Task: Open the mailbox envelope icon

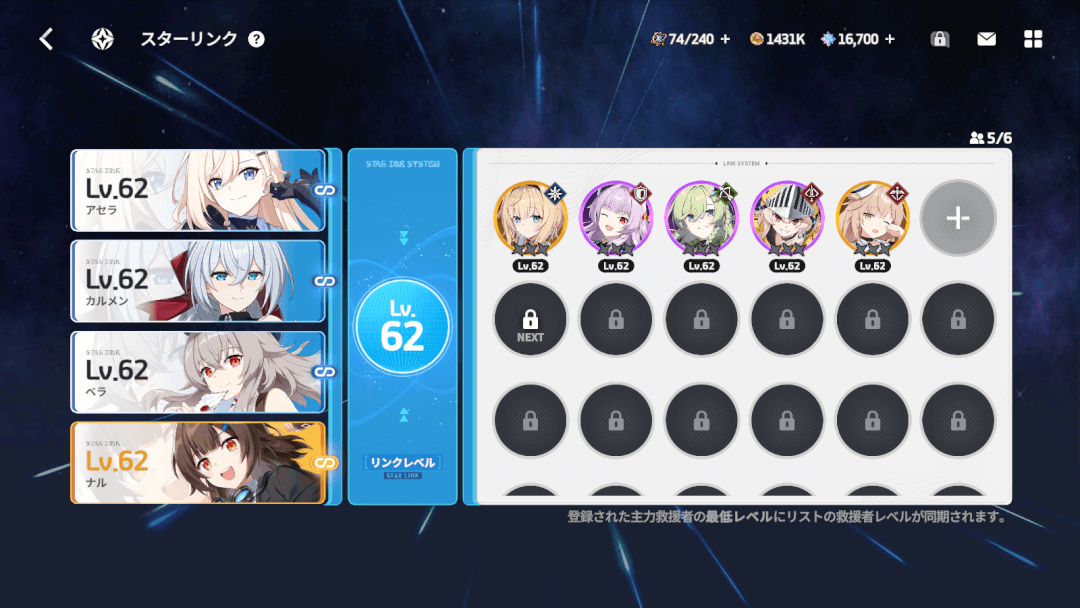Action: pyautogui.click(x=986, y=39)
